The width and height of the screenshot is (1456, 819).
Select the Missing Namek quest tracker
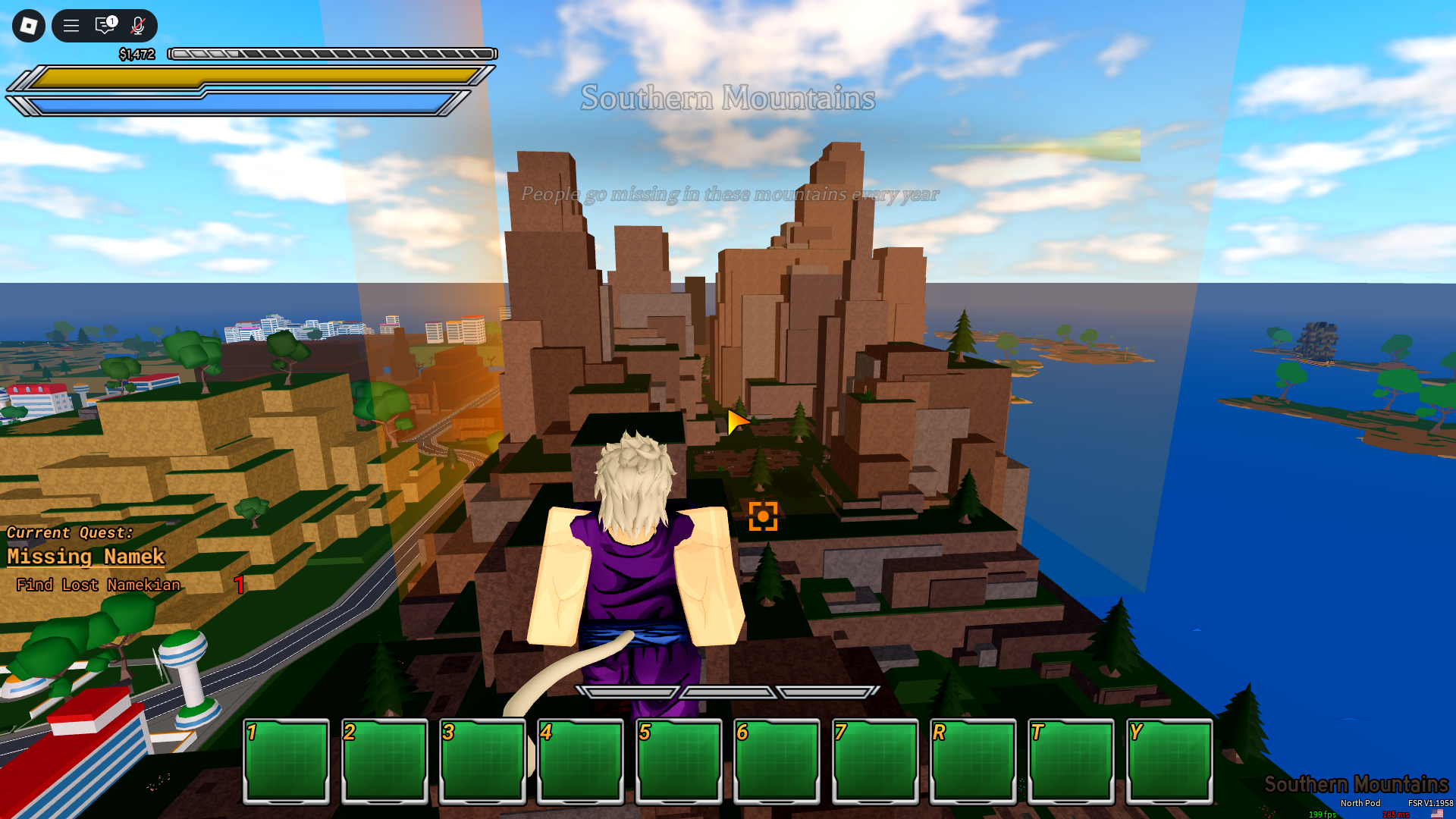pyautogui.click(x=86, y=557)
